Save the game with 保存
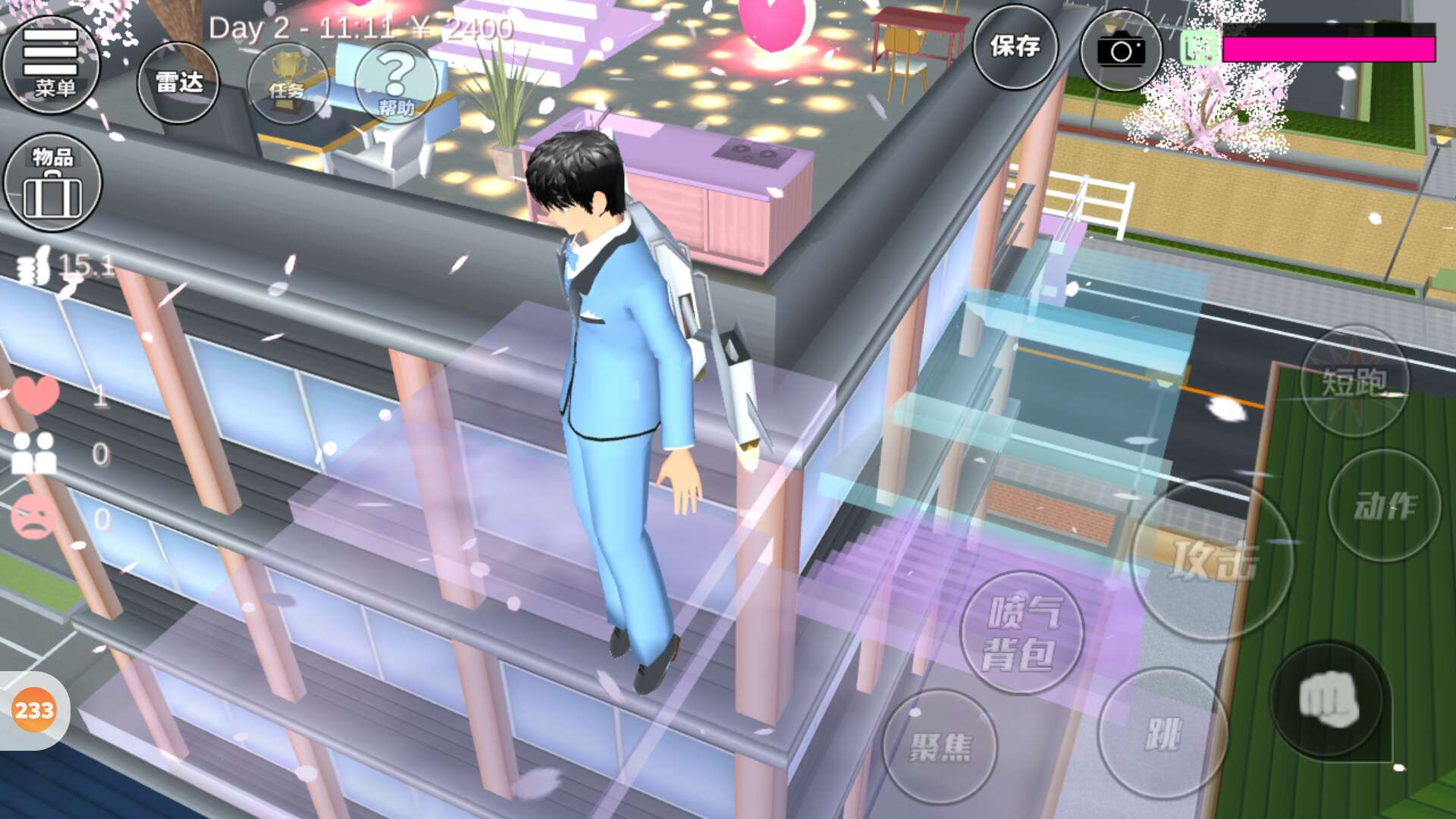Viewport: 1456px width, 819px height. 1015,47
